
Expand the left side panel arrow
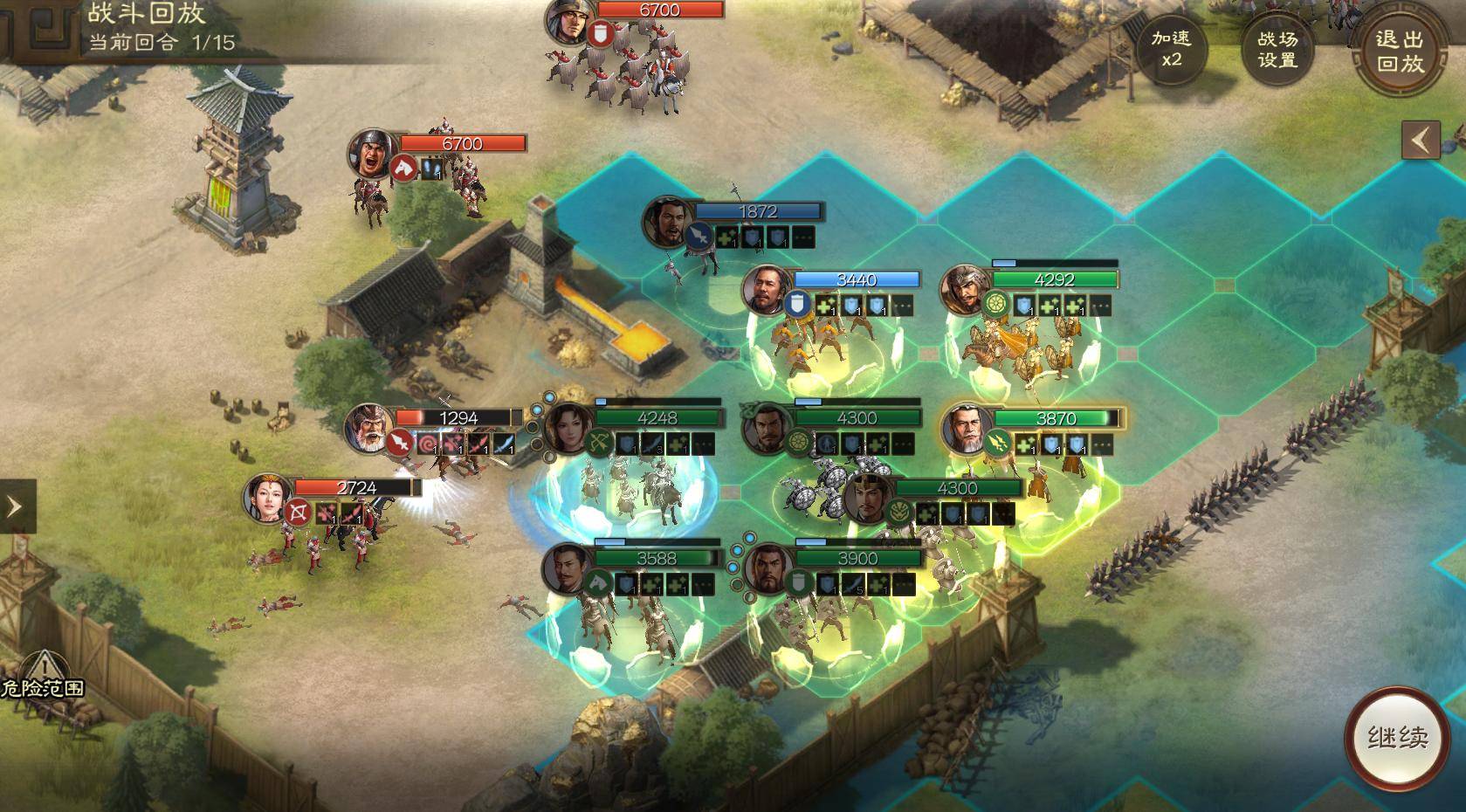15,506
